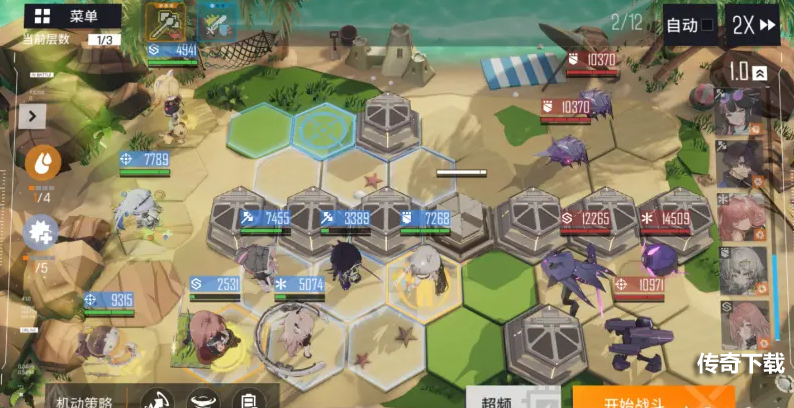Select the dark-haired character portrait

[x=739, y=163]
